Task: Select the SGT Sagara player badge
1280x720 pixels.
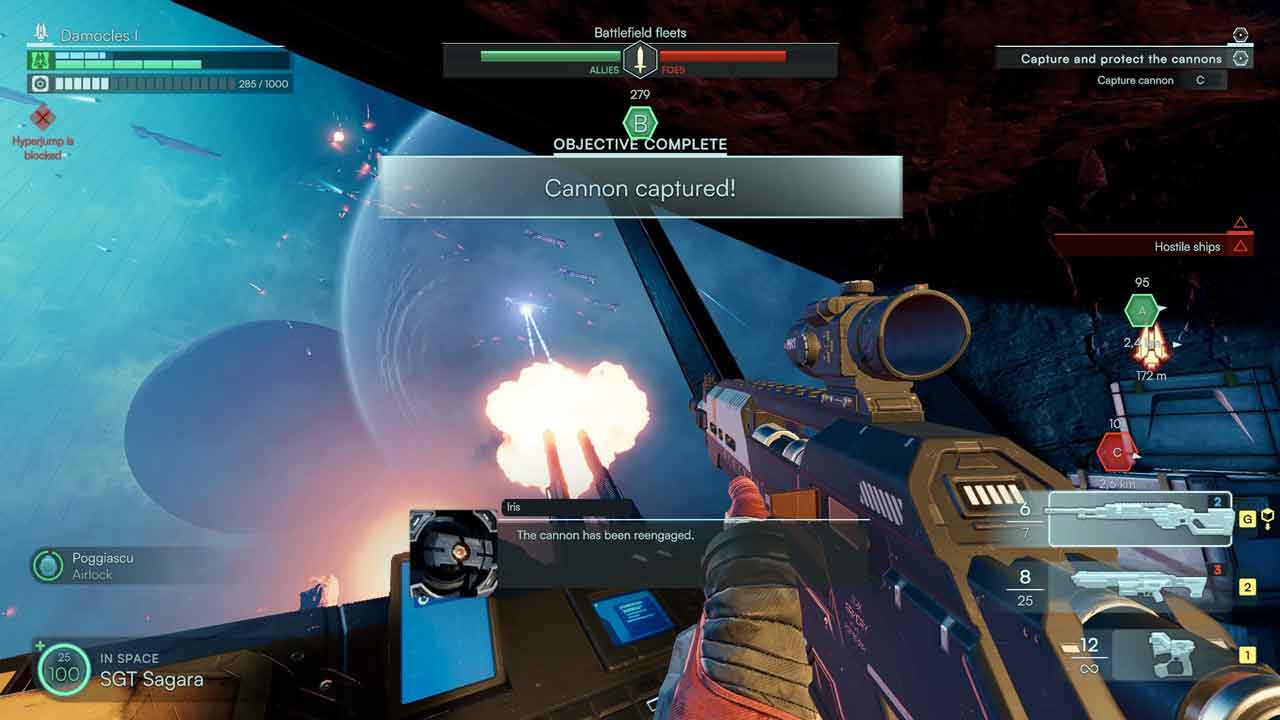Action: tap(63, 669)
